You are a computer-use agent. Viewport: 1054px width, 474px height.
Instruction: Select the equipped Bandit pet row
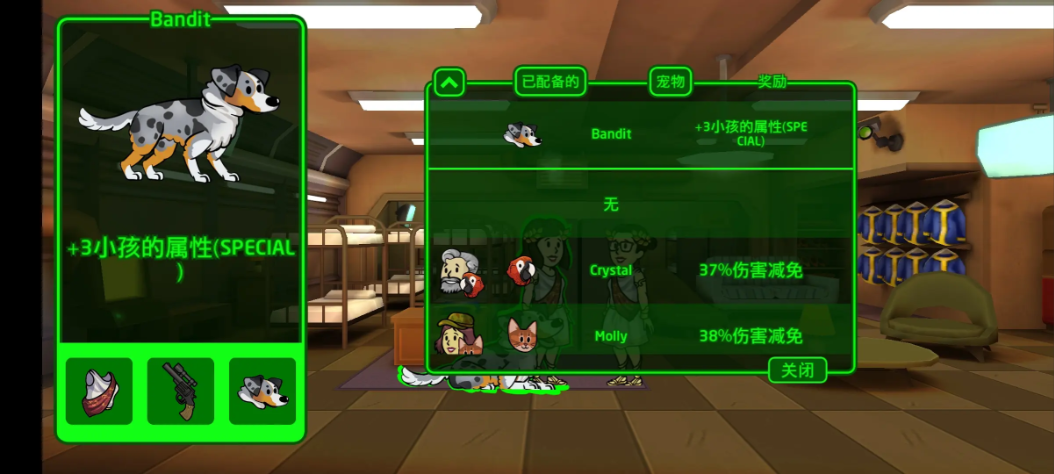[x=640, y=134]
